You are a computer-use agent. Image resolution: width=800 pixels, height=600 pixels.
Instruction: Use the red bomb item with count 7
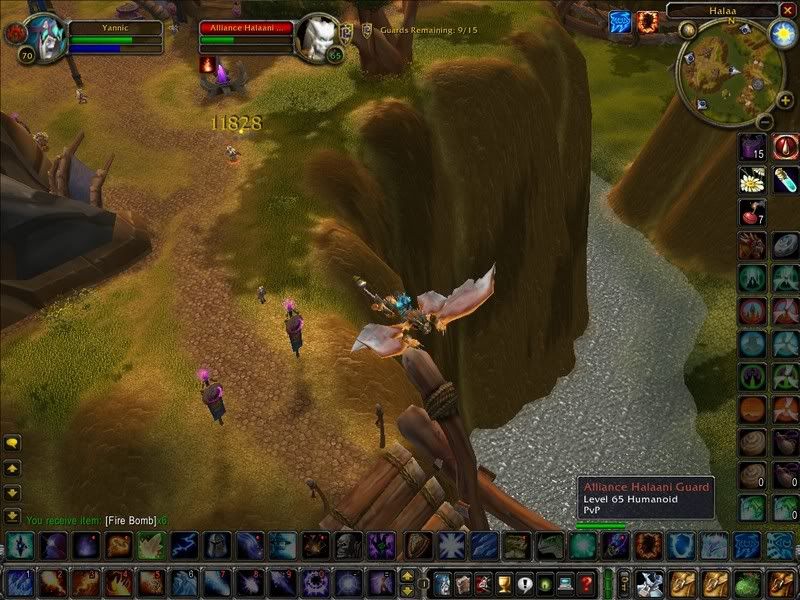point(752,212)
